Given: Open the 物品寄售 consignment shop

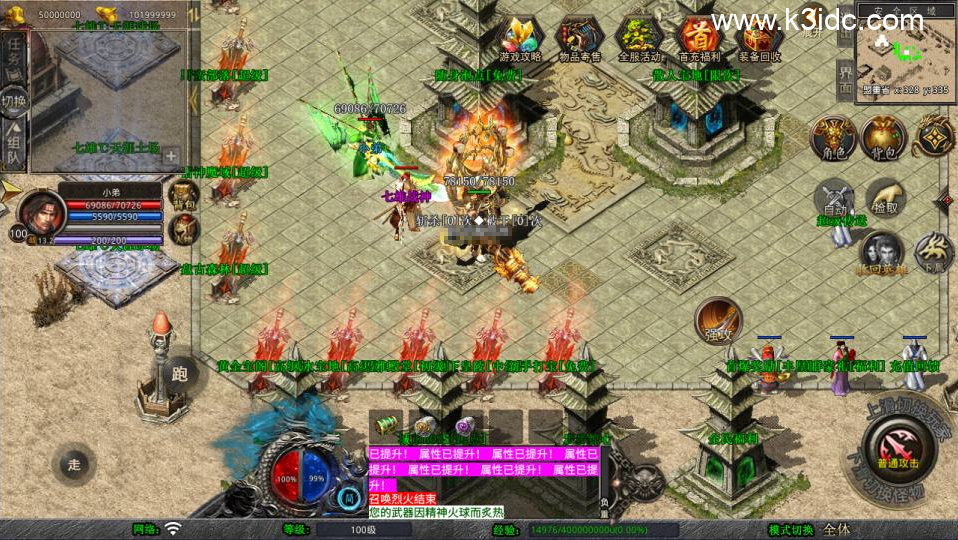Looking at the screenshot, I should (579, 37).
